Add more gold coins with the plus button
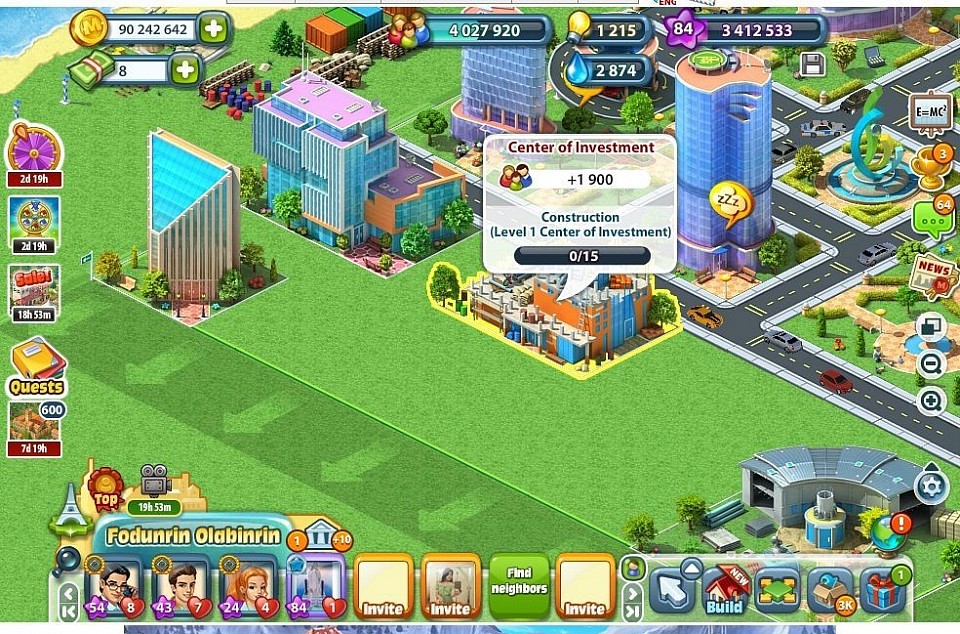This screenshot has height=634, width=960. point(212,29)
